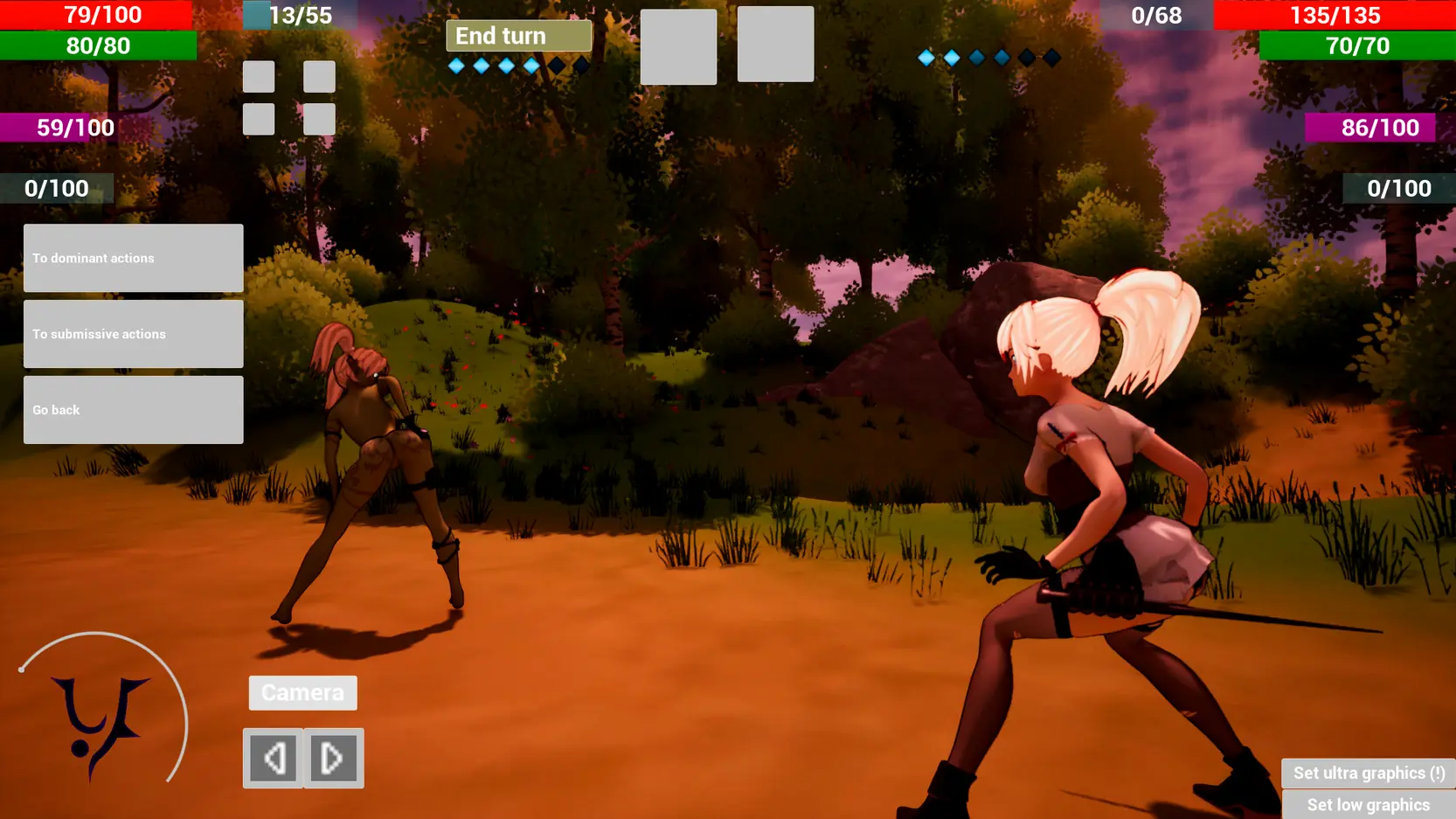The width and height of the screenshot is (1456, 819).
Task: Switch to low graphics
Action: click(1368, 805)
